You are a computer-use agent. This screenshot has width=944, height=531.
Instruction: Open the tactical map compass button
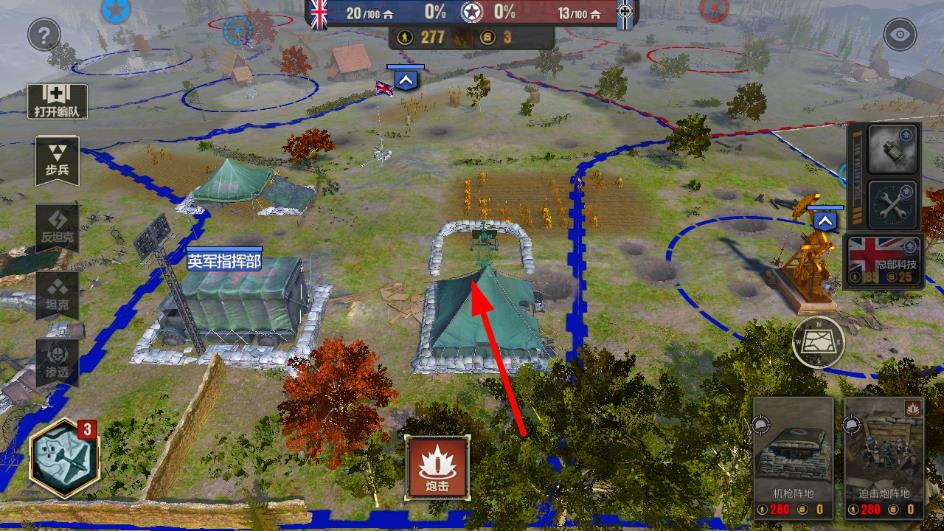click(x=819, y=343)
